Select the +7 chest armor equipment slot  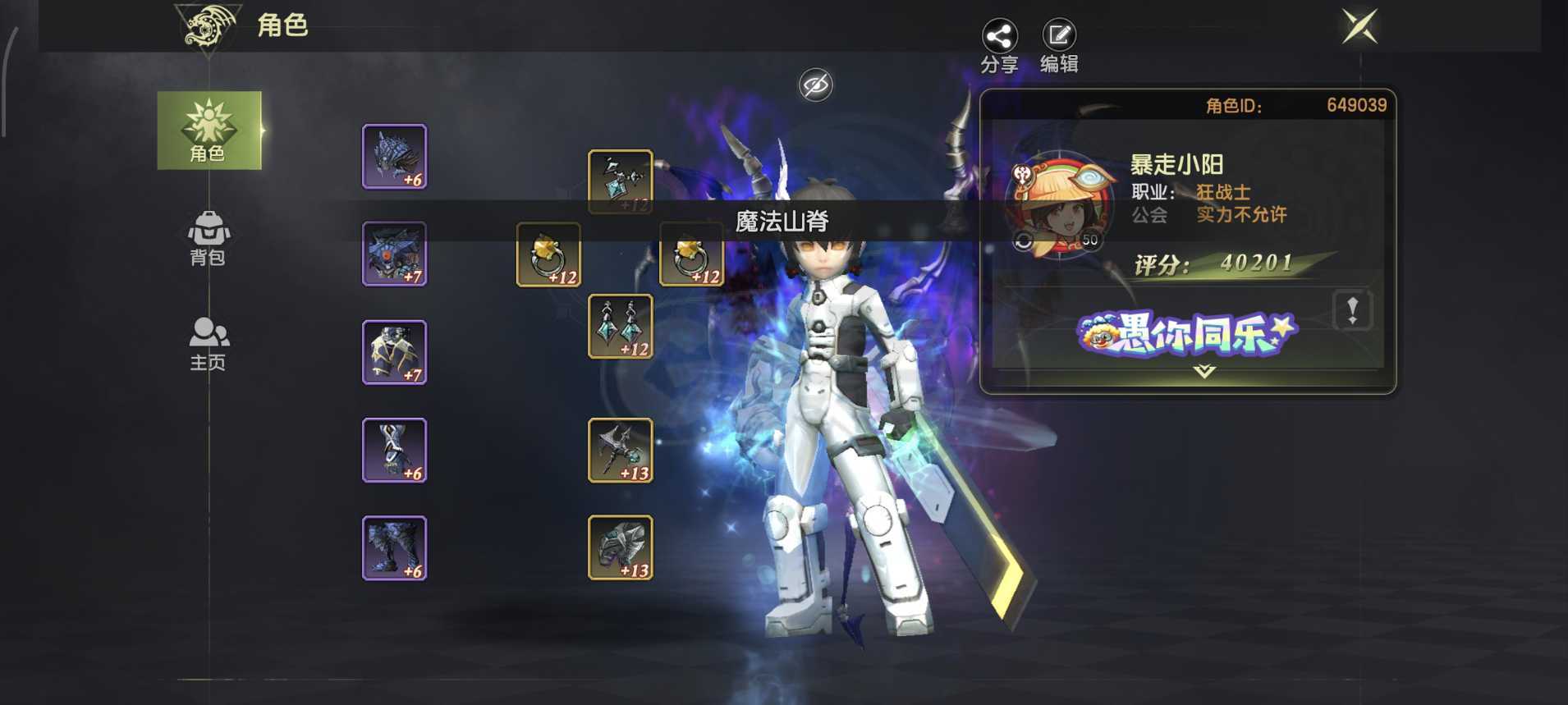coord(393,254)
